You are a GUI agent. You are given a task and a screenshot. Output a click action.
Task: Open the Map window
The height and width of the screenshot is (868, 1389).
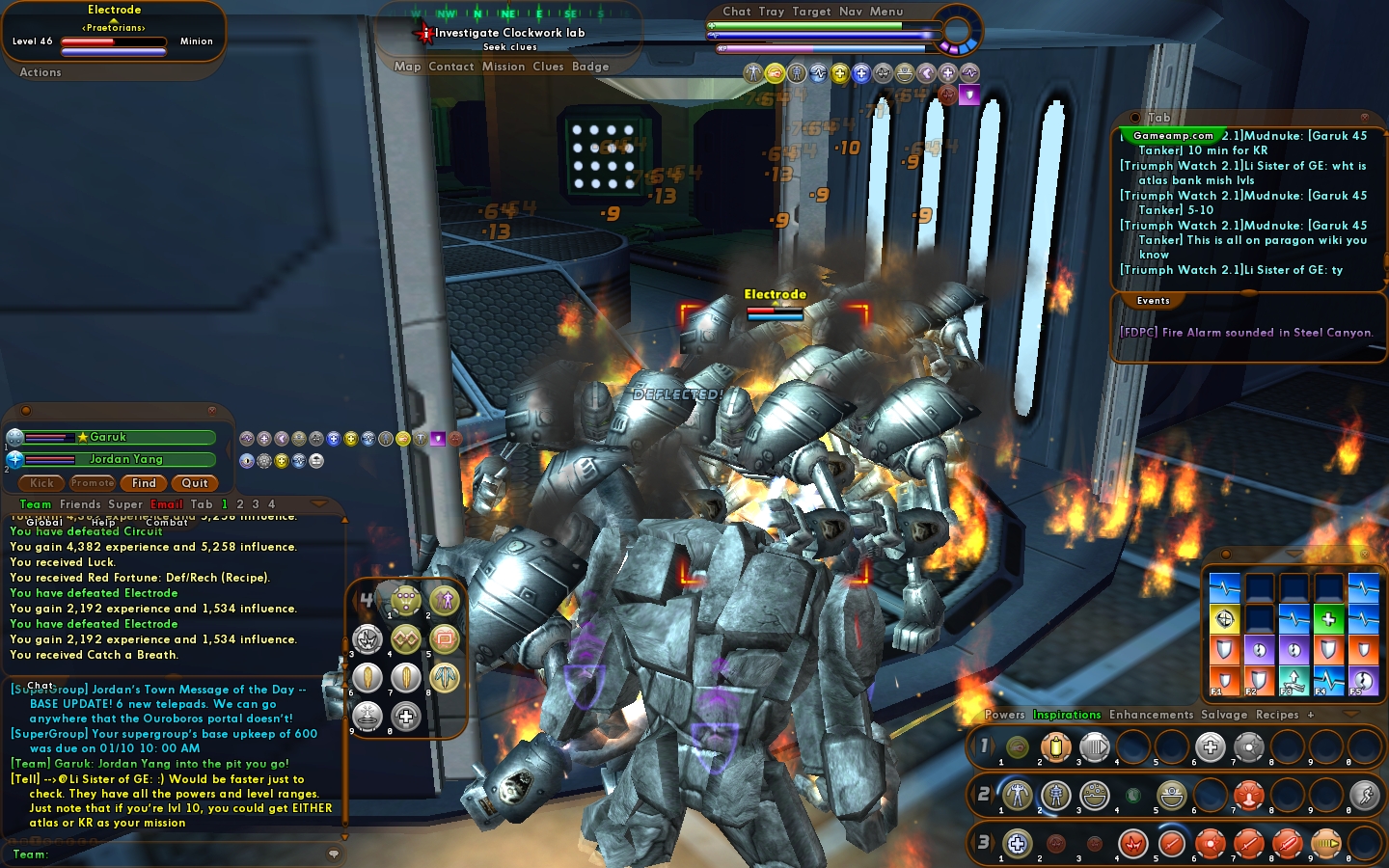(407, 67)
